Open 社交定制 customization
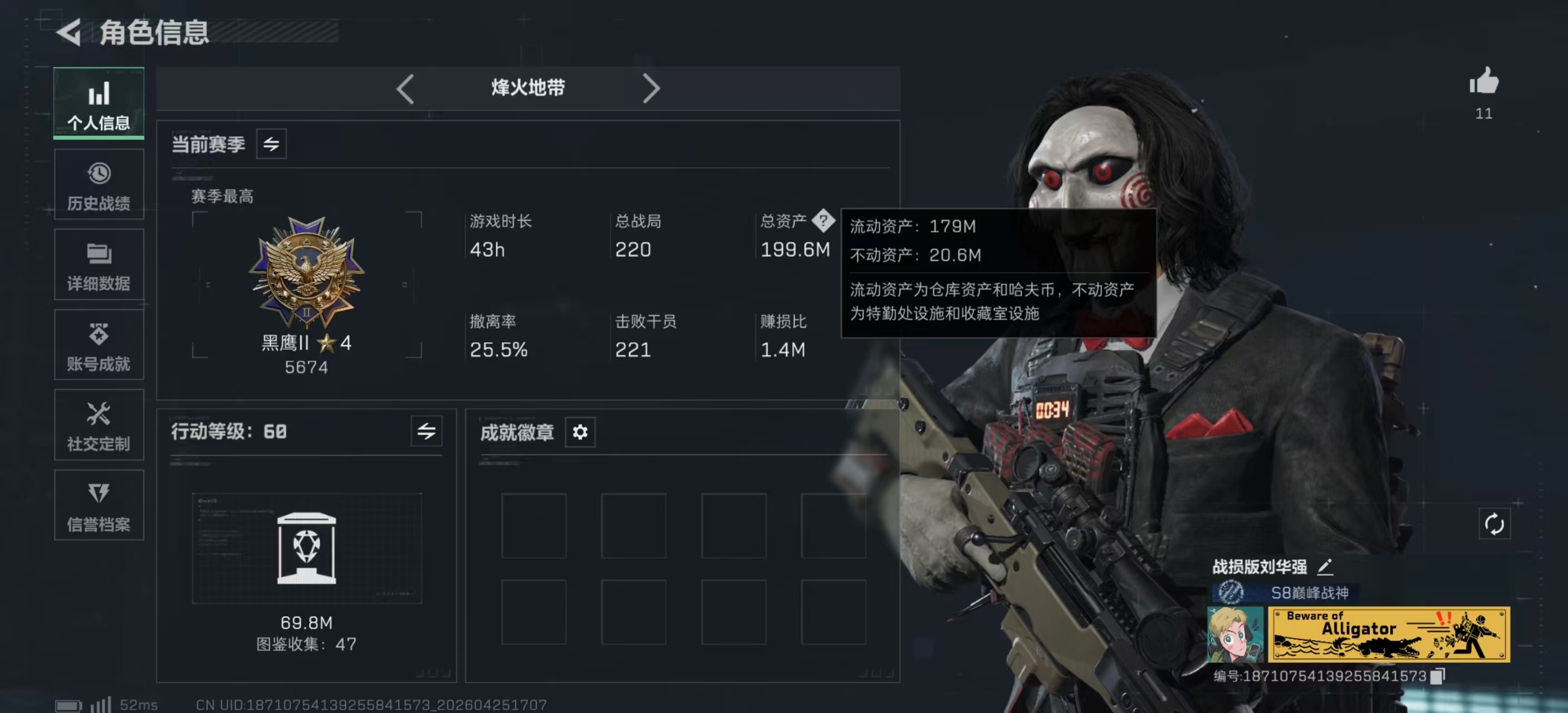Screen dimensions: 1568x713 click(99, 425)
